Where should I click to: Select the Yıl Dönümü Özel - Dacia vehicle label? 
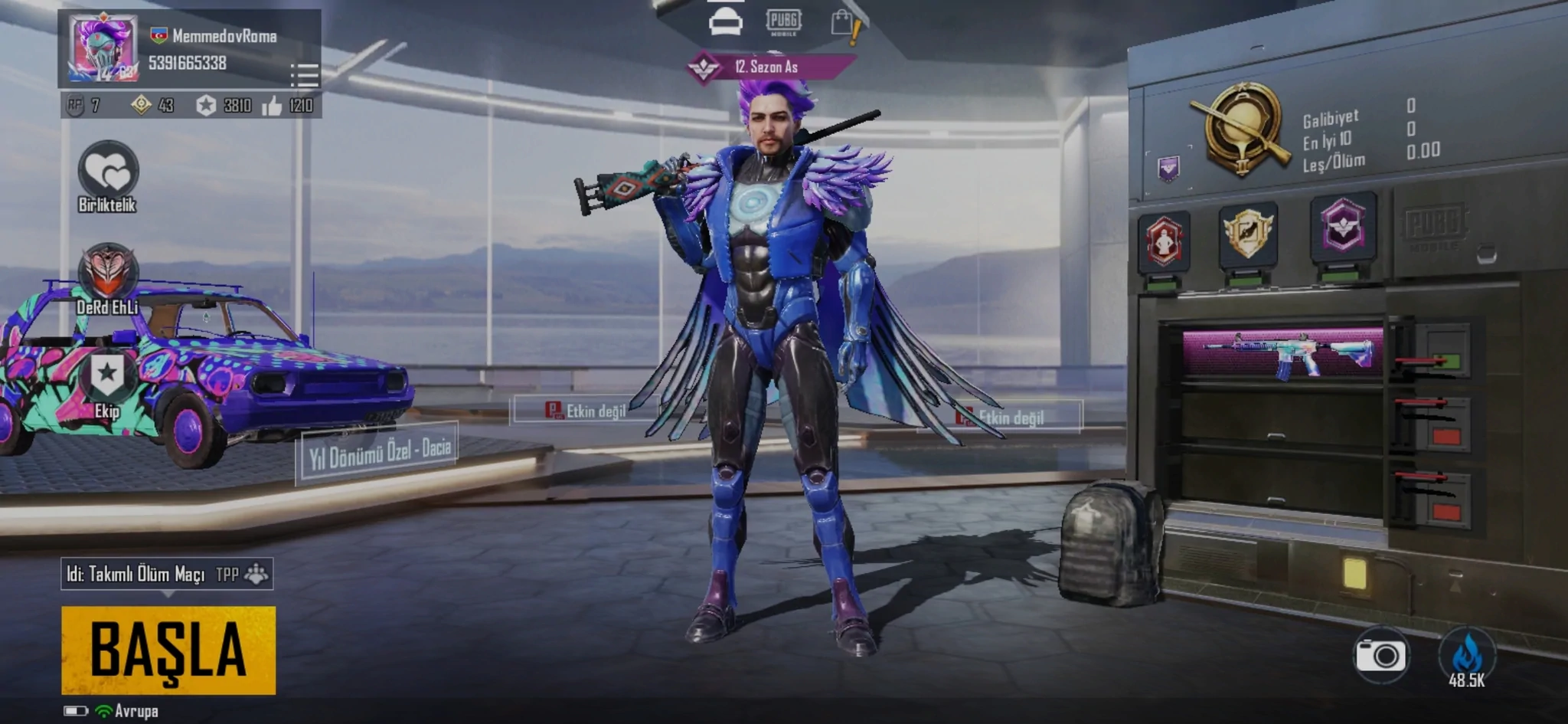[380, 452]
